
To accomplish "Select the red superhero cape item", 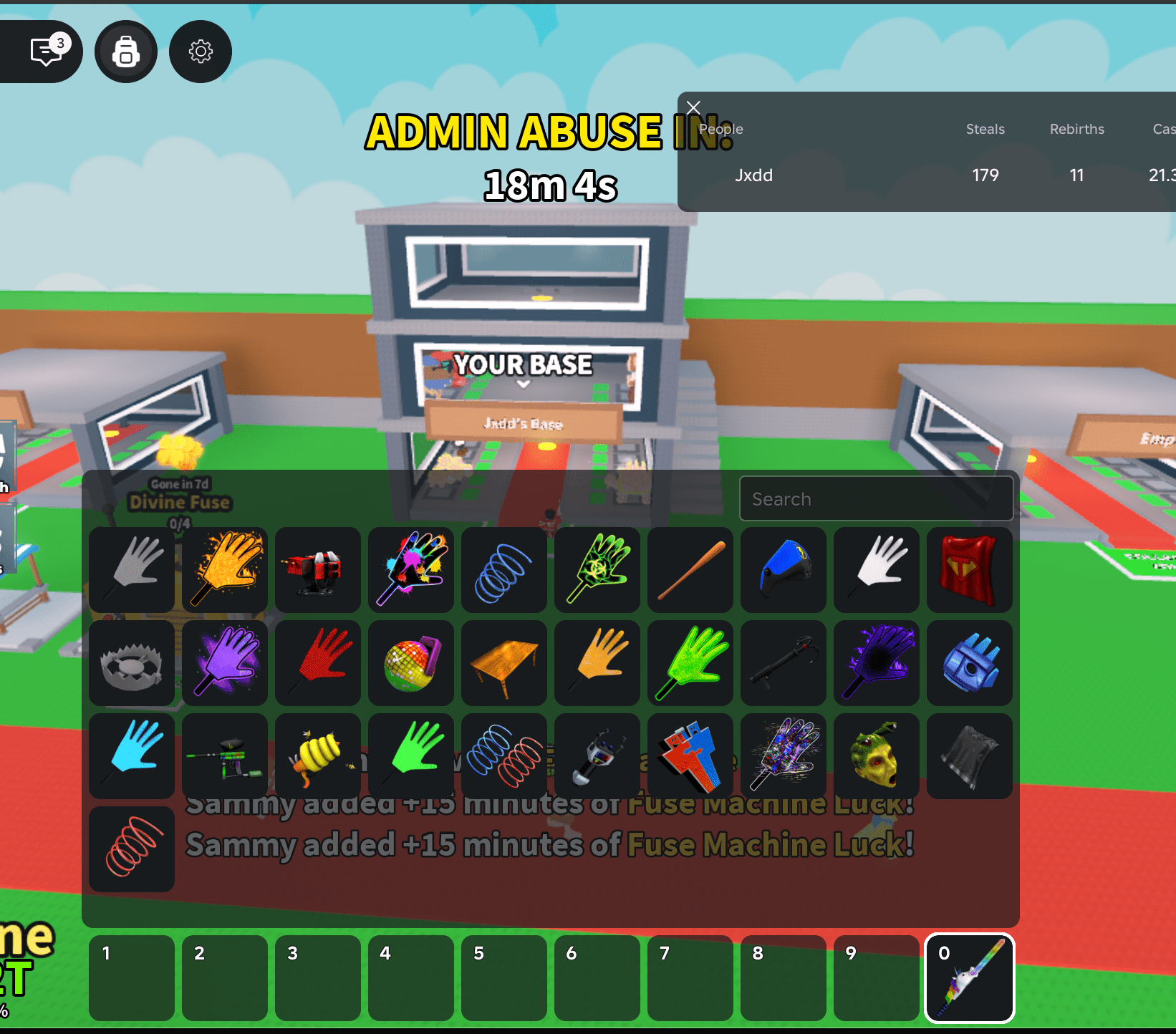I will pyautogui.click(x=969, y=570).
